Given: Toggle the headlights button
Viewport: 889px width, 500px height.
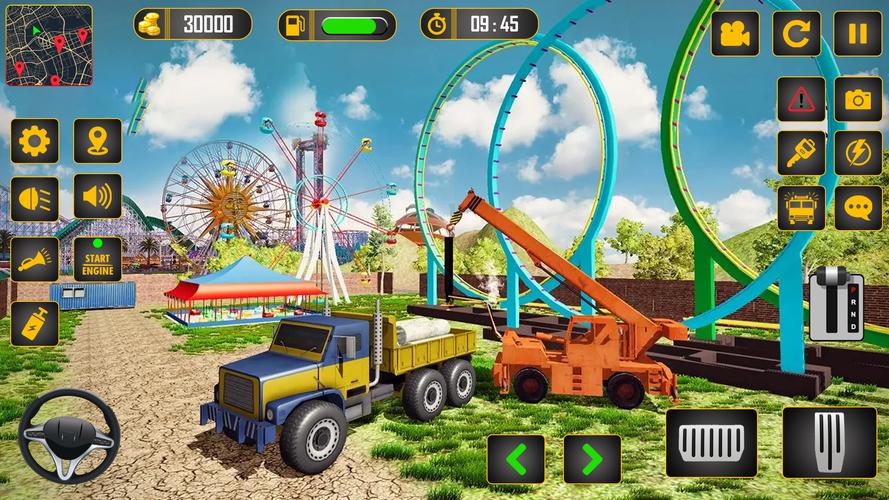Looking at the screenshot, I should (34, 197).
